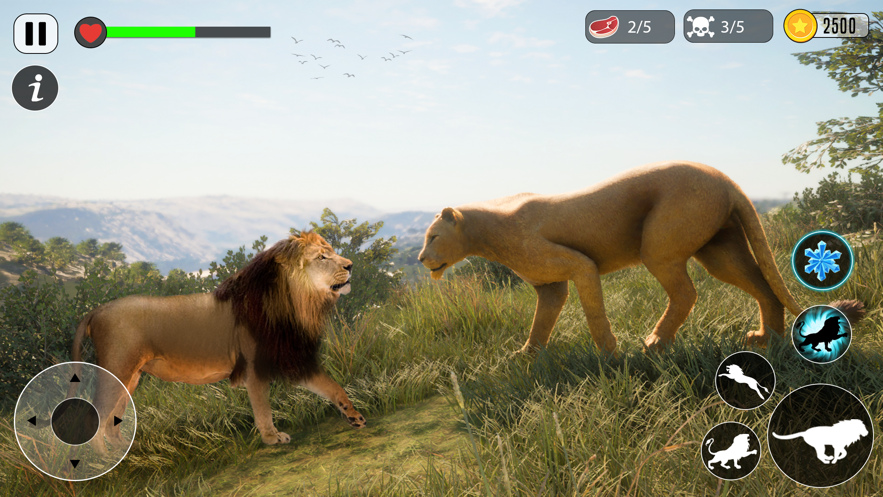Viewport: 883px width, 497px height.
Task: Trigger the glowing lion roar ability
Action: 821,334
